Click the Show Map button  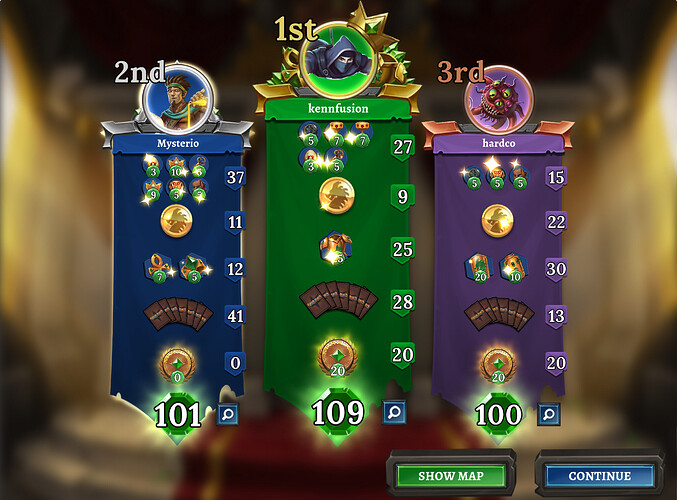pos(449,475)
